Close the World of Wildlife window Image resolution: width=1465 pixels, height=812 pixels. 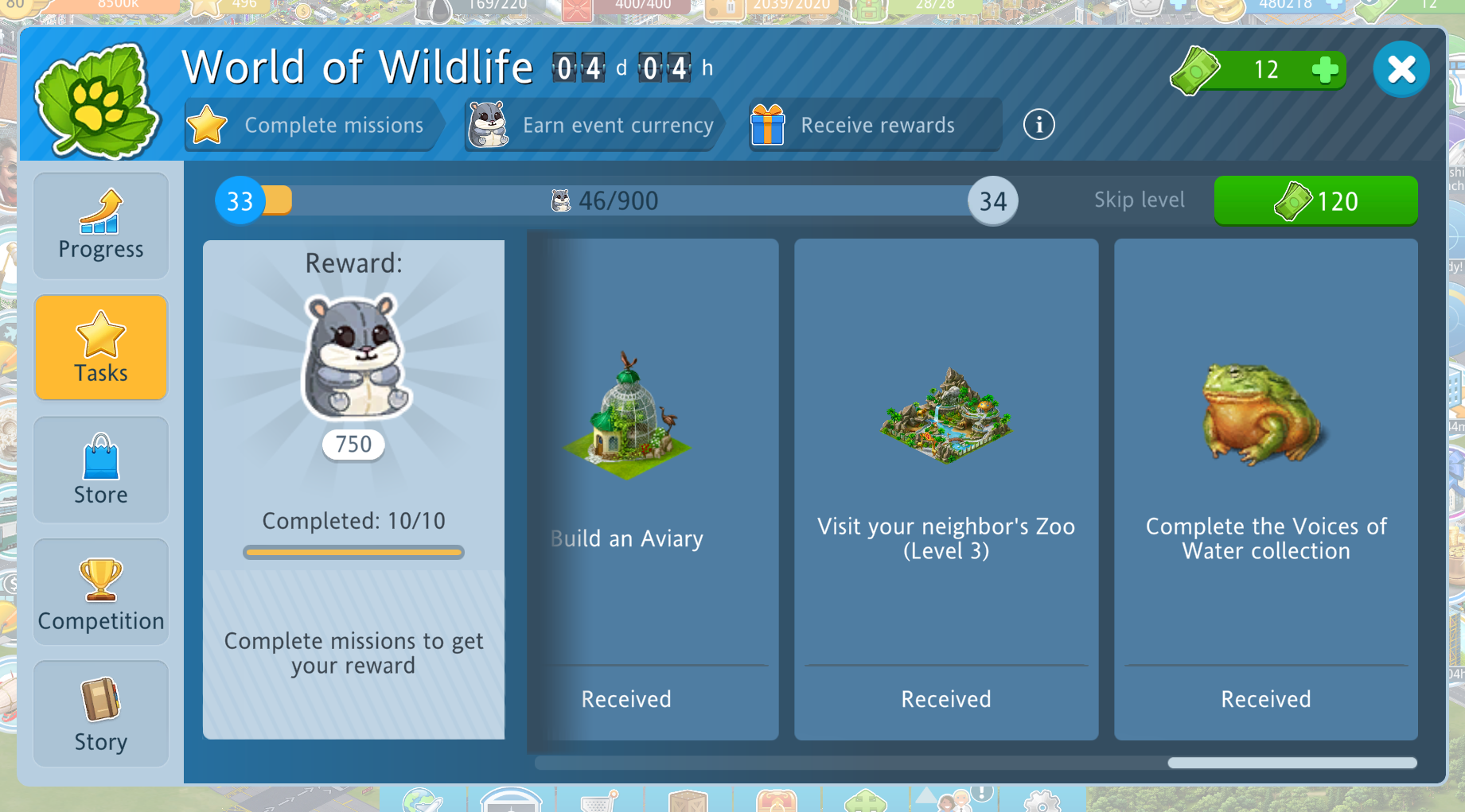1401,70
